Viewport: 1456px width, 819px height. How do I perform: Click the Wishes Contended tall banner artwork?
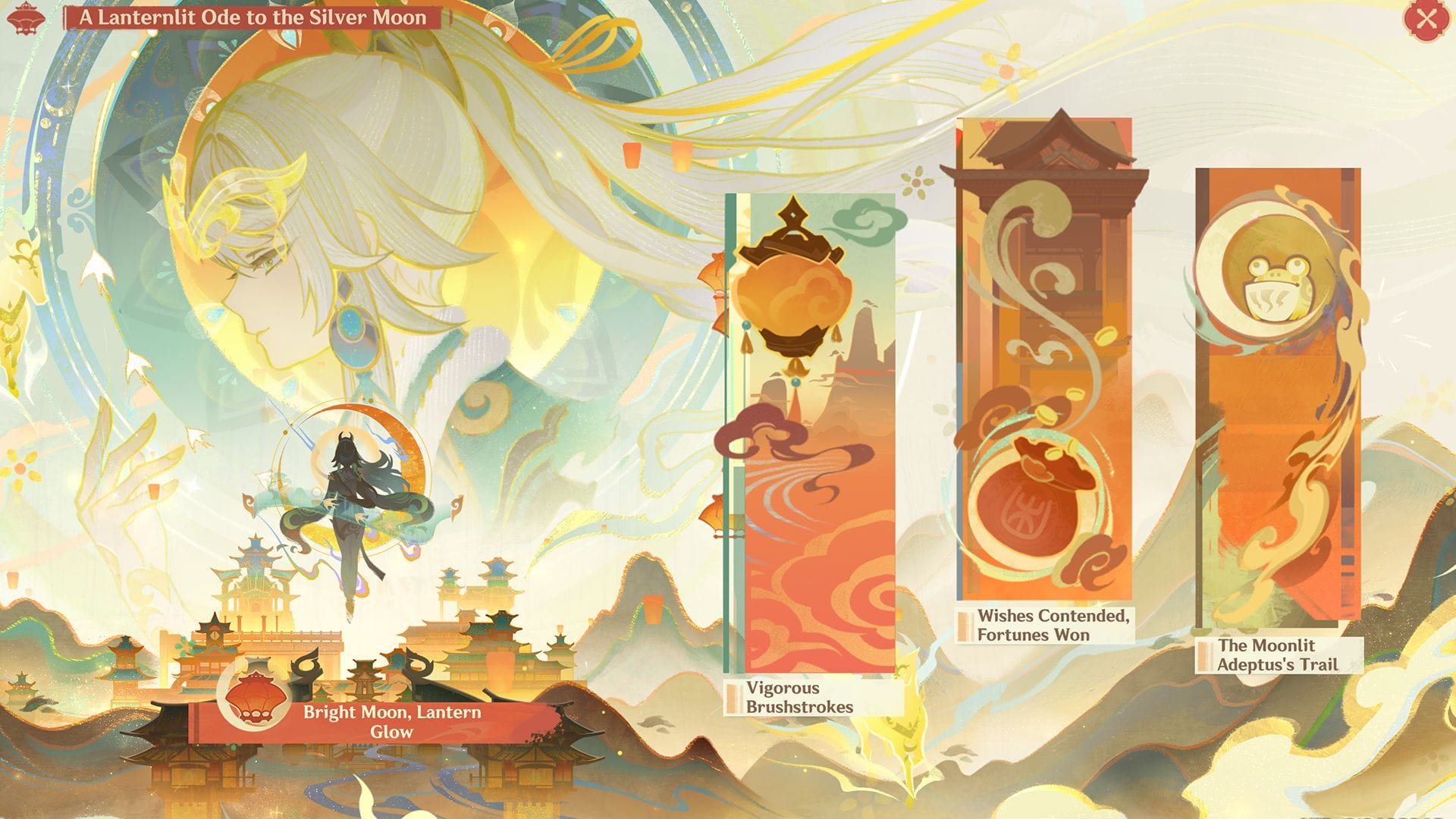click(1046, 364)
